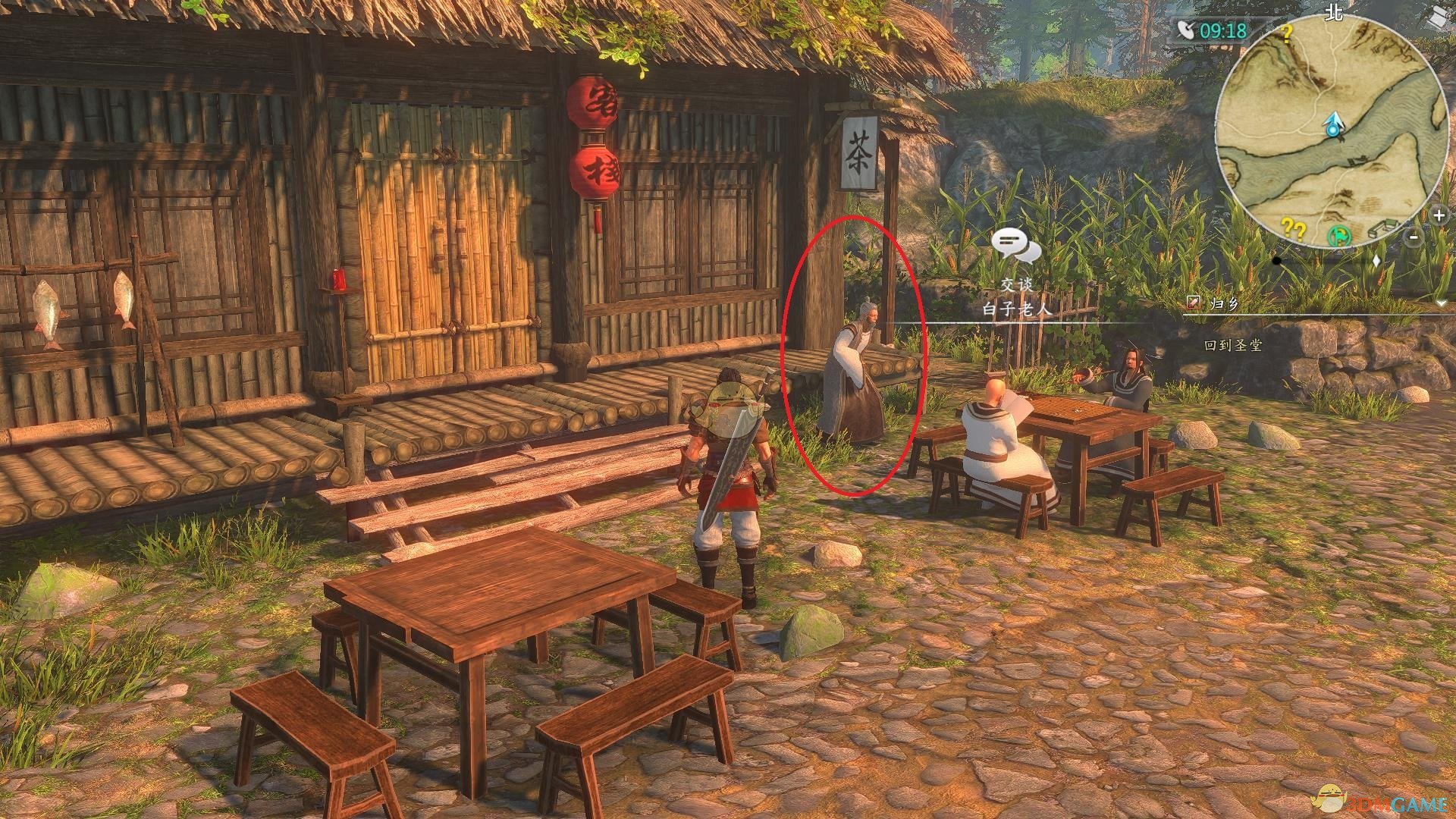1456x819 pixels.
Task: Open the circular minimap
Action: [1331, 129]
